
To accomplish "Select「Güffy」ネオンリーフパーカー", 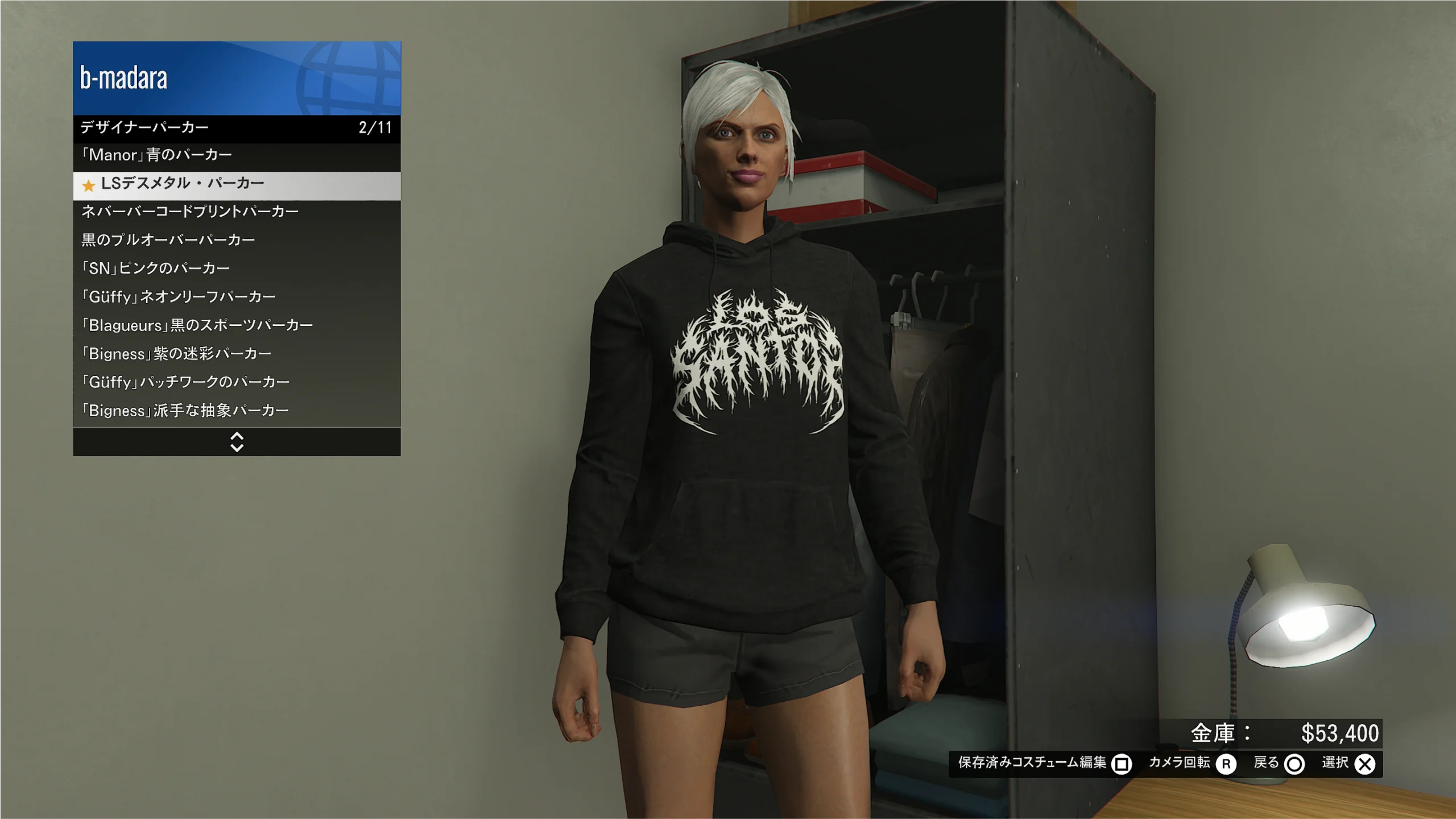I will [237, 297].
